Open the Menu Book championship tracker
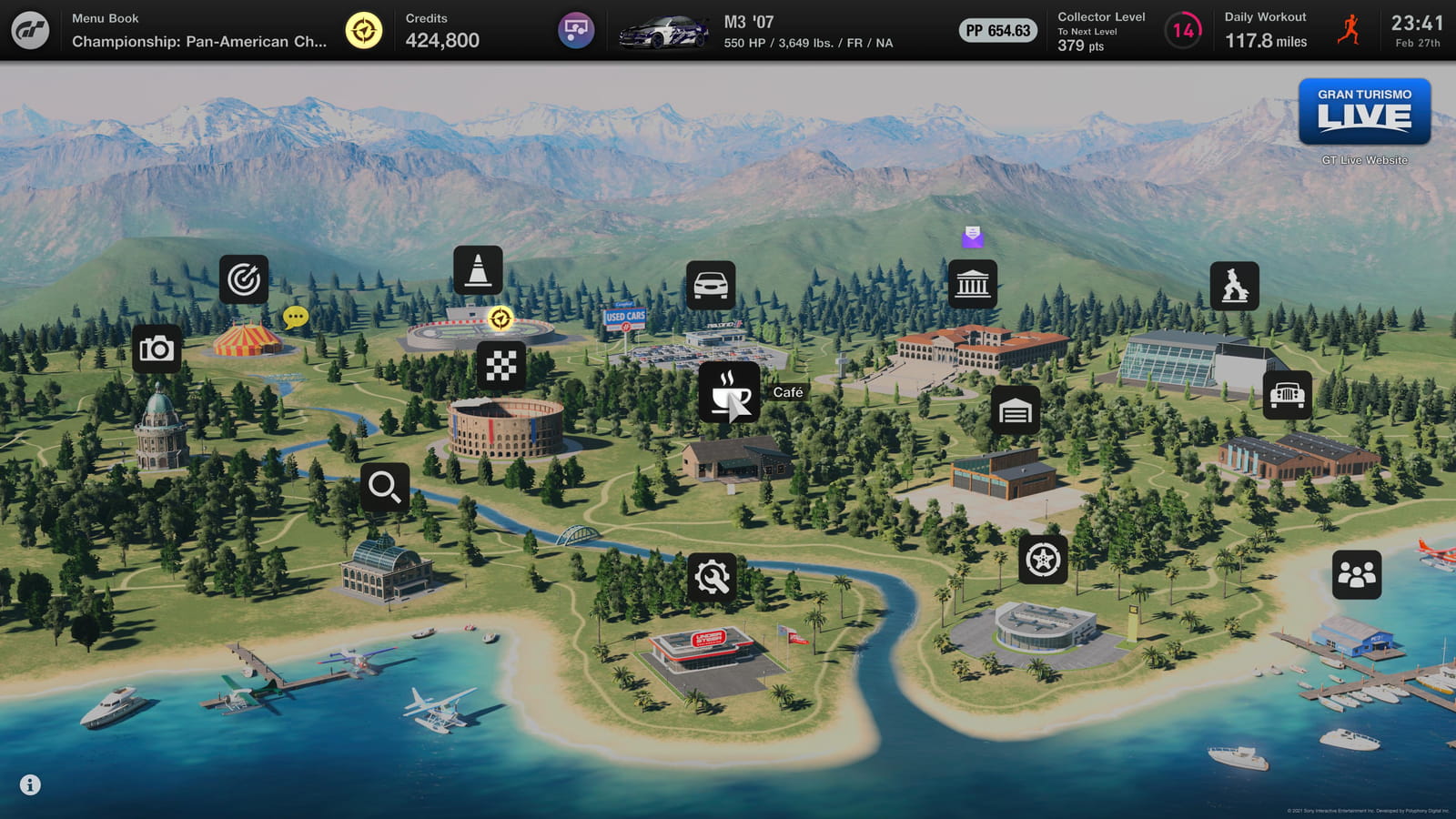Viewport: 1456px width, 819px height. (199, 31)
